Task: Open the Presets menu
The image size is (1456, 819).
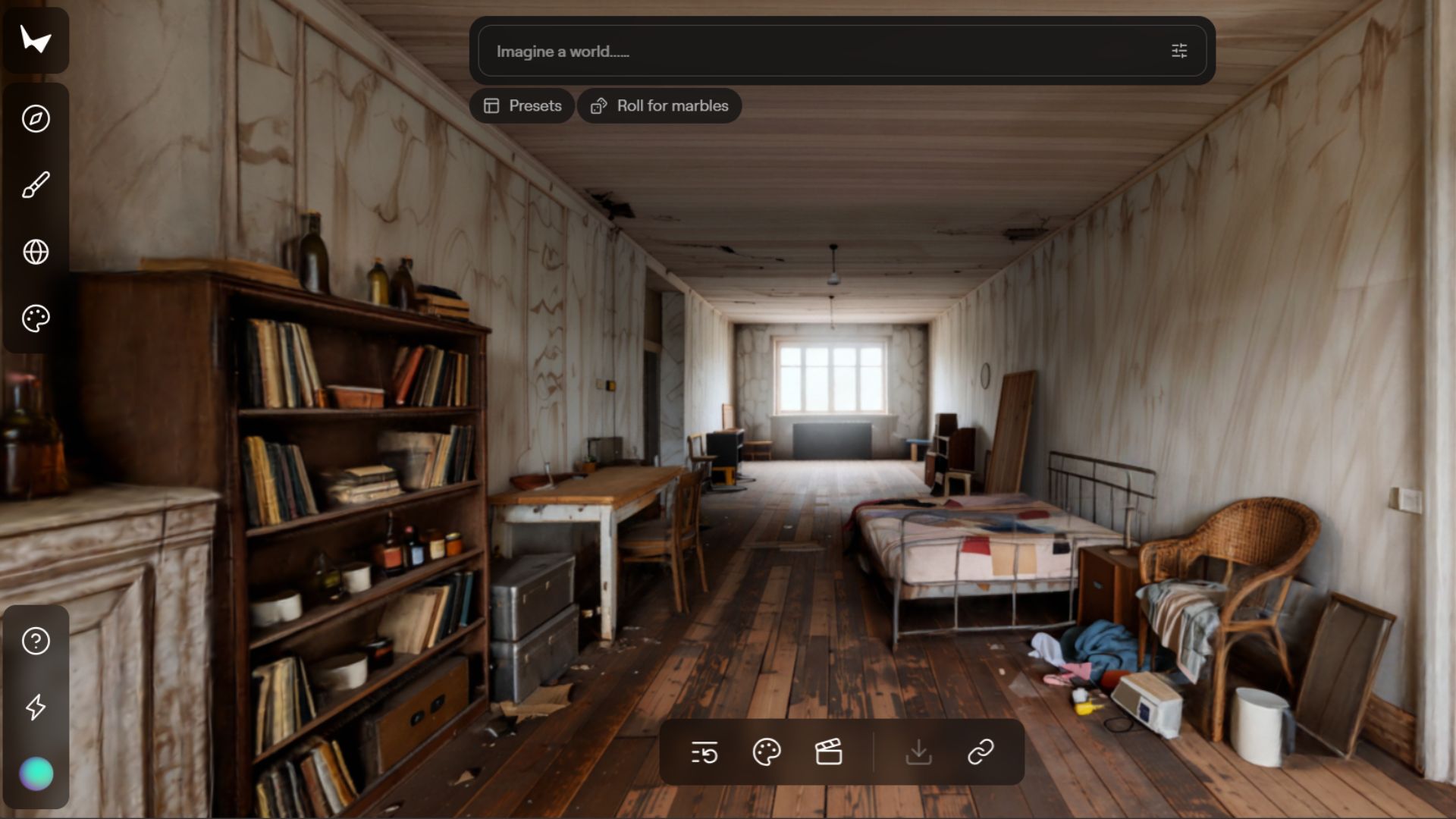Action: pyautogui.click(x=522, y=106)
